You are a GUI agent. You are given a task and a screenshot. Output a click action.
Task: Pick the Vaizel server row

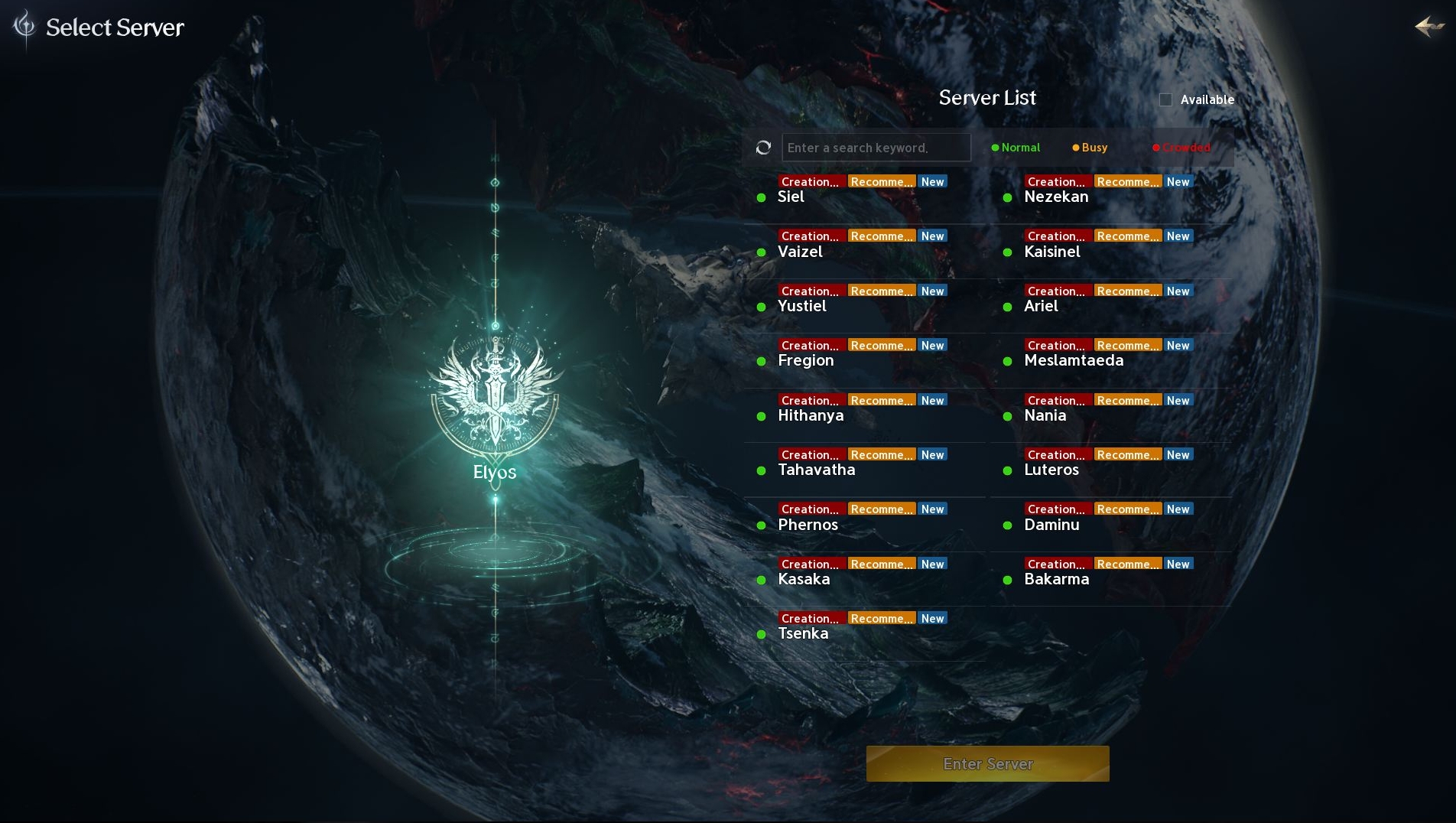point(800,252)
